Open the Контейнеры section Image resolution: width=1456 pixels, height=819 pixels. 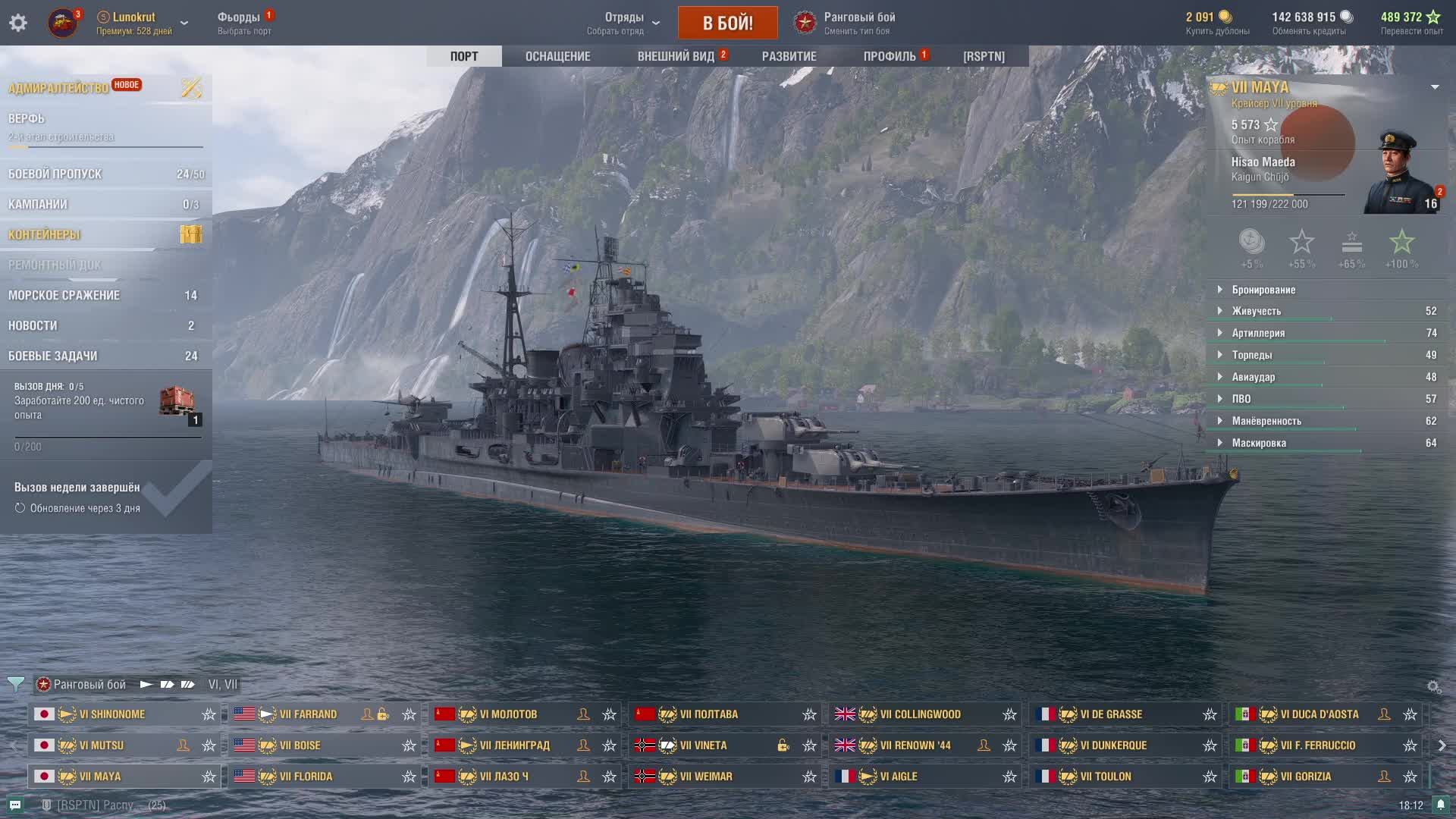pyautogui.click(x=44, y=234)
